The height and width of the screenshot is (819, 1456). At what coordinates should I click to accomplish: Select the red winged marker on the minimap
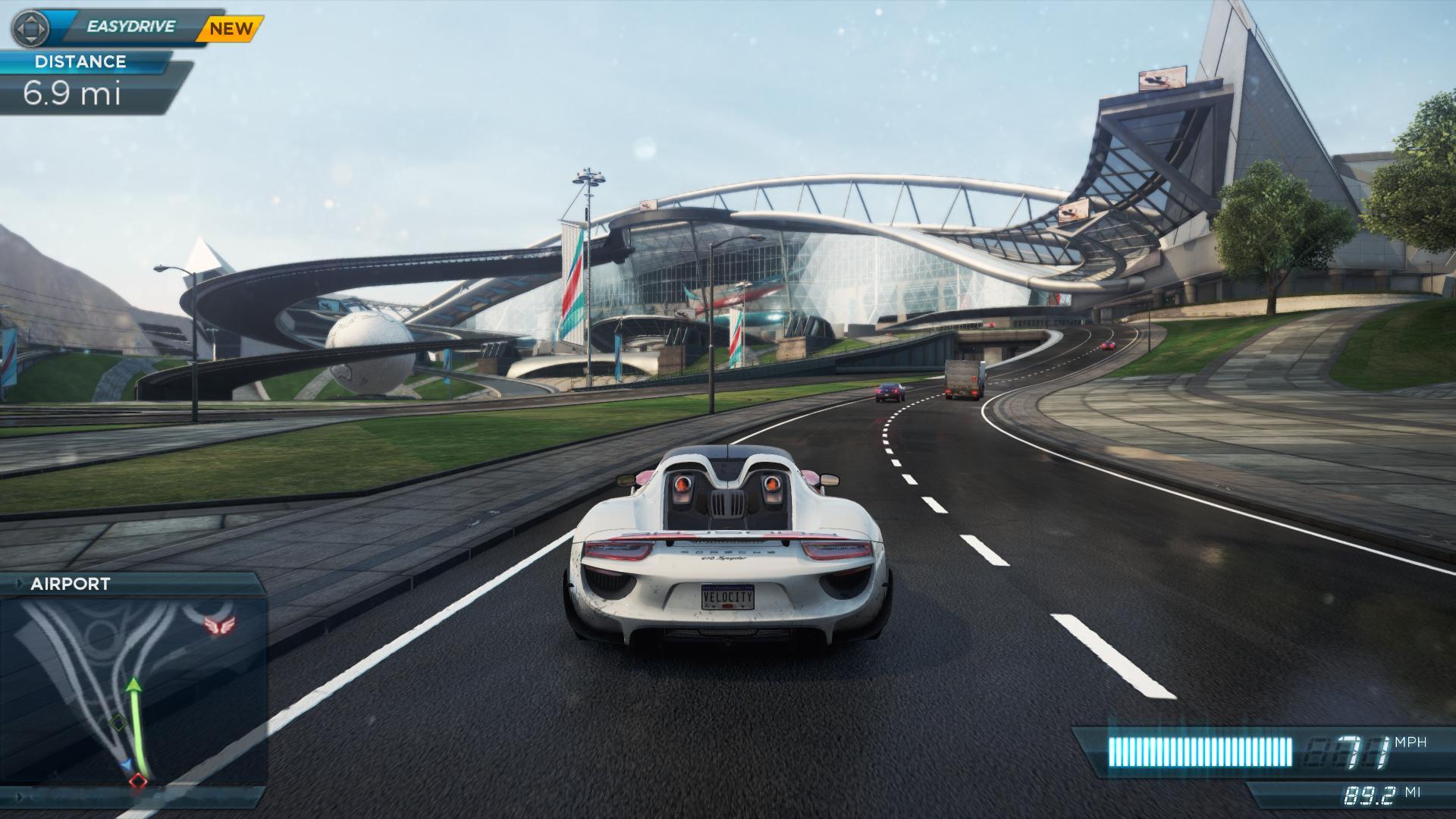click(x=219, y=624)
